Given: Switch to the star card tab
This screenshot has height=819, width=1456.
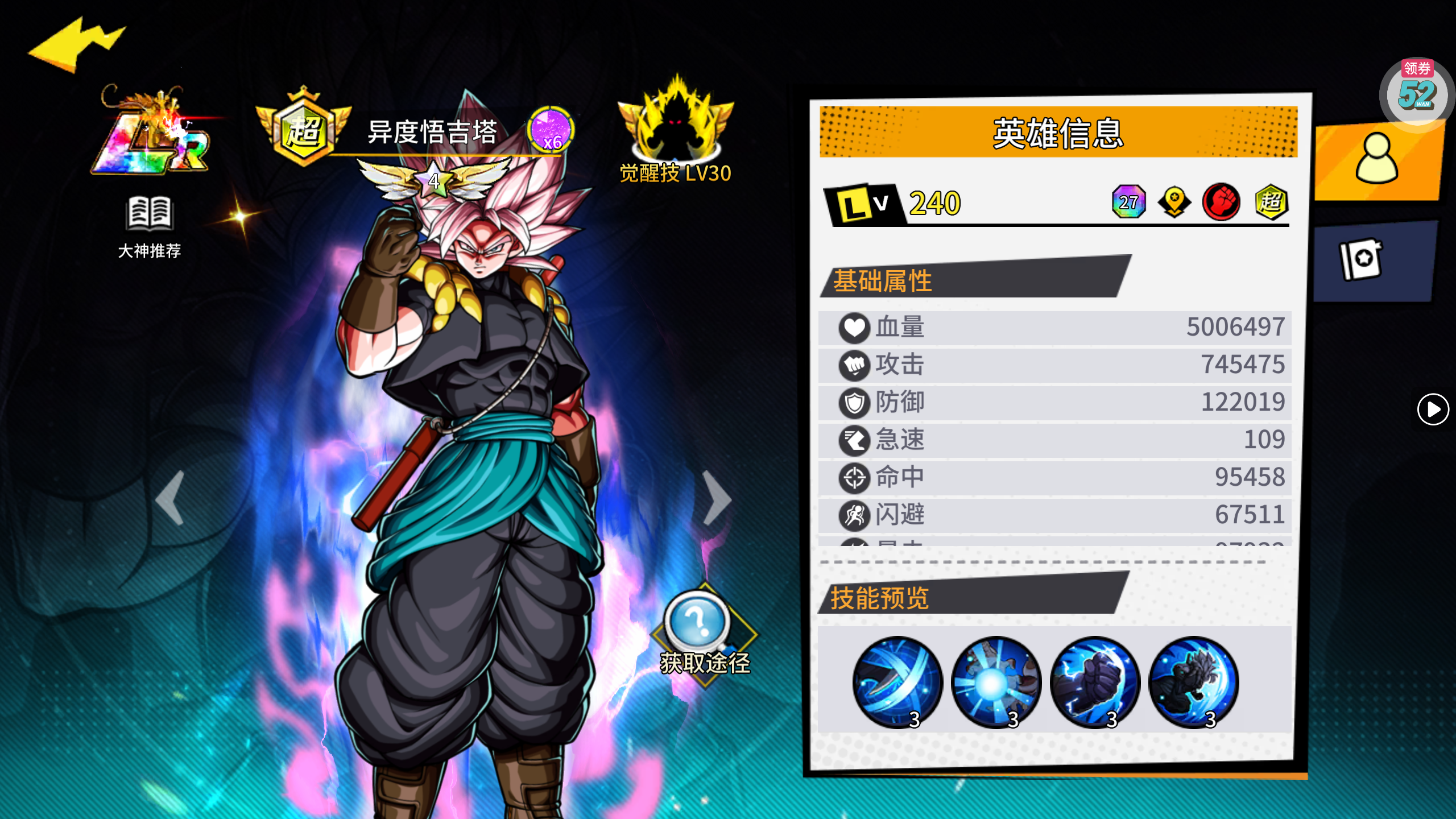Looking at the screenshot, I should pyautogui.click(x=1362, y=259).
